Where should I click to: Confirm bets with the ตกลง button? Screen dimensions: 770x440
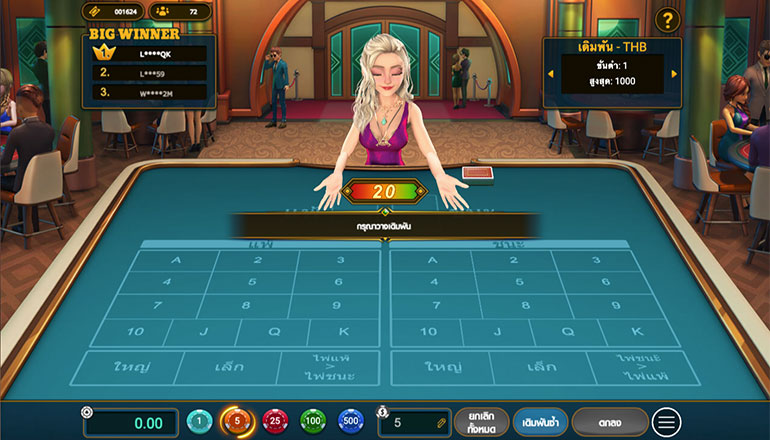click(610, 422)
